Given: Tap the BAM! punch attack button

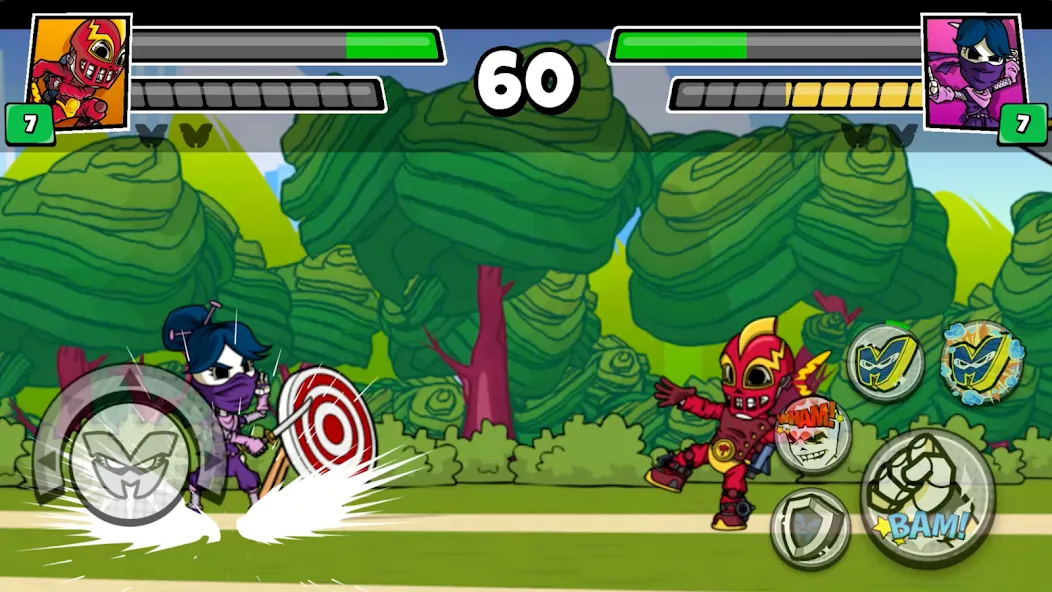Looking at the screenshot, I should [x=927, y=496].
